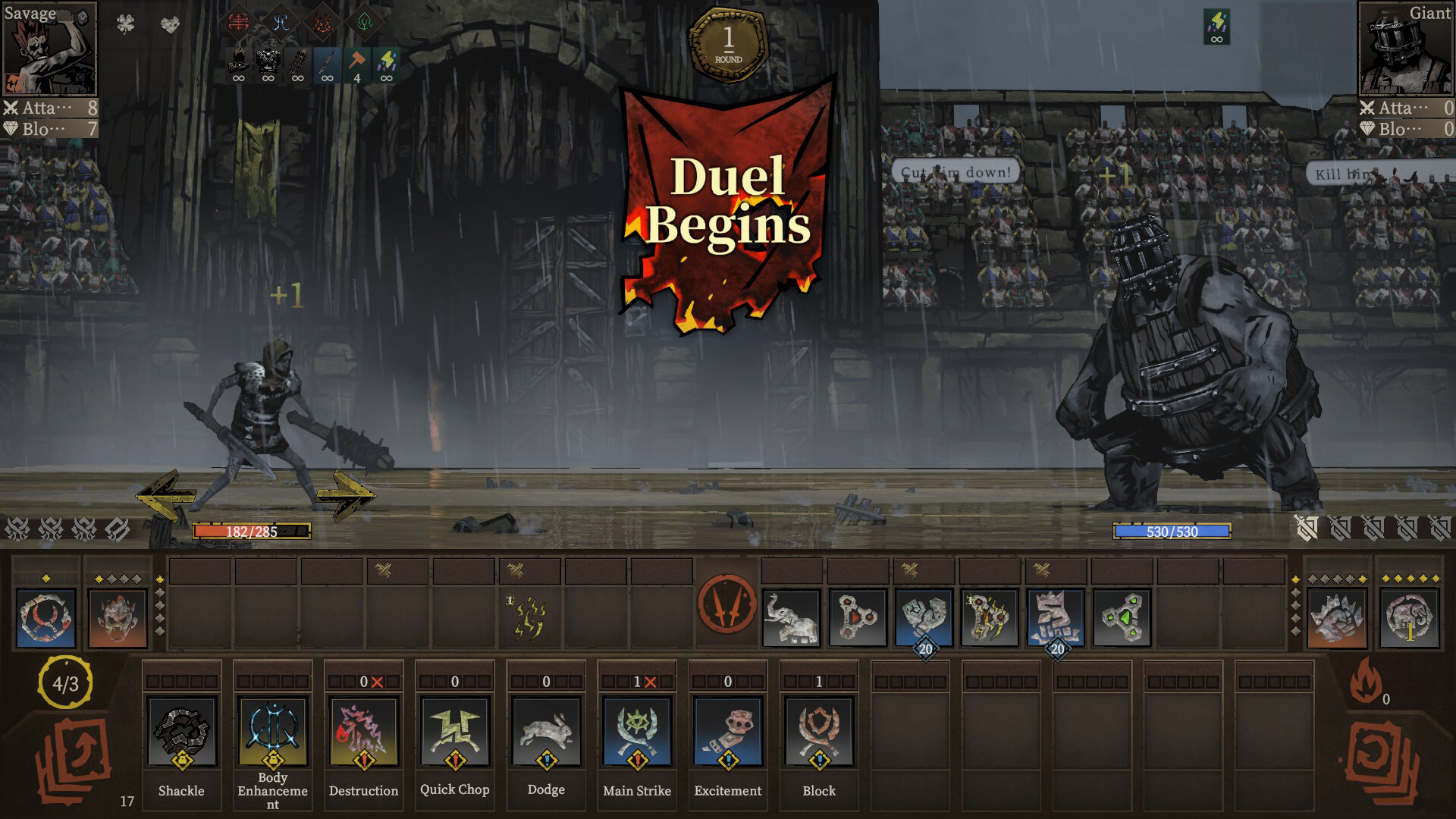
Task: Click the green leaf rune icon
Action: point(362,23)
